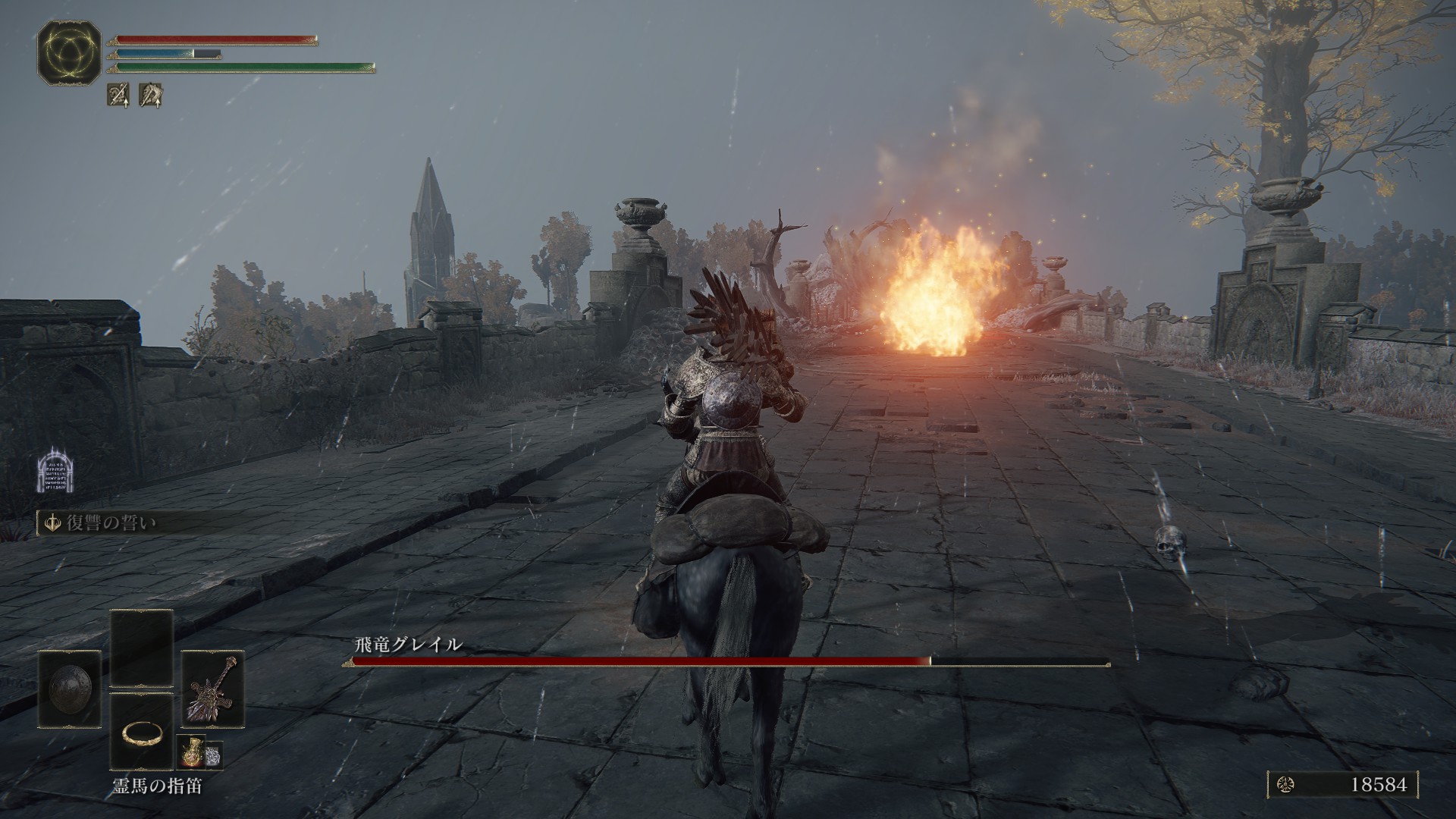1456x819 pixels.
Task: Inspect the second buff status icon
Action: coord(150,95)
